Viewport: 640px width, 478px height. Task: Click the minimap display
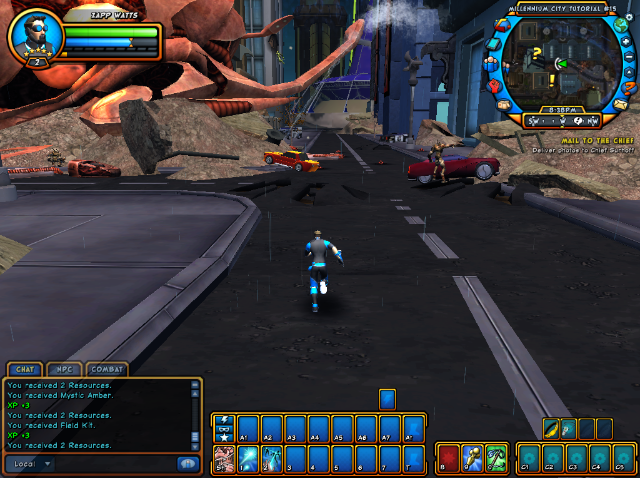[x=555, y=64]
